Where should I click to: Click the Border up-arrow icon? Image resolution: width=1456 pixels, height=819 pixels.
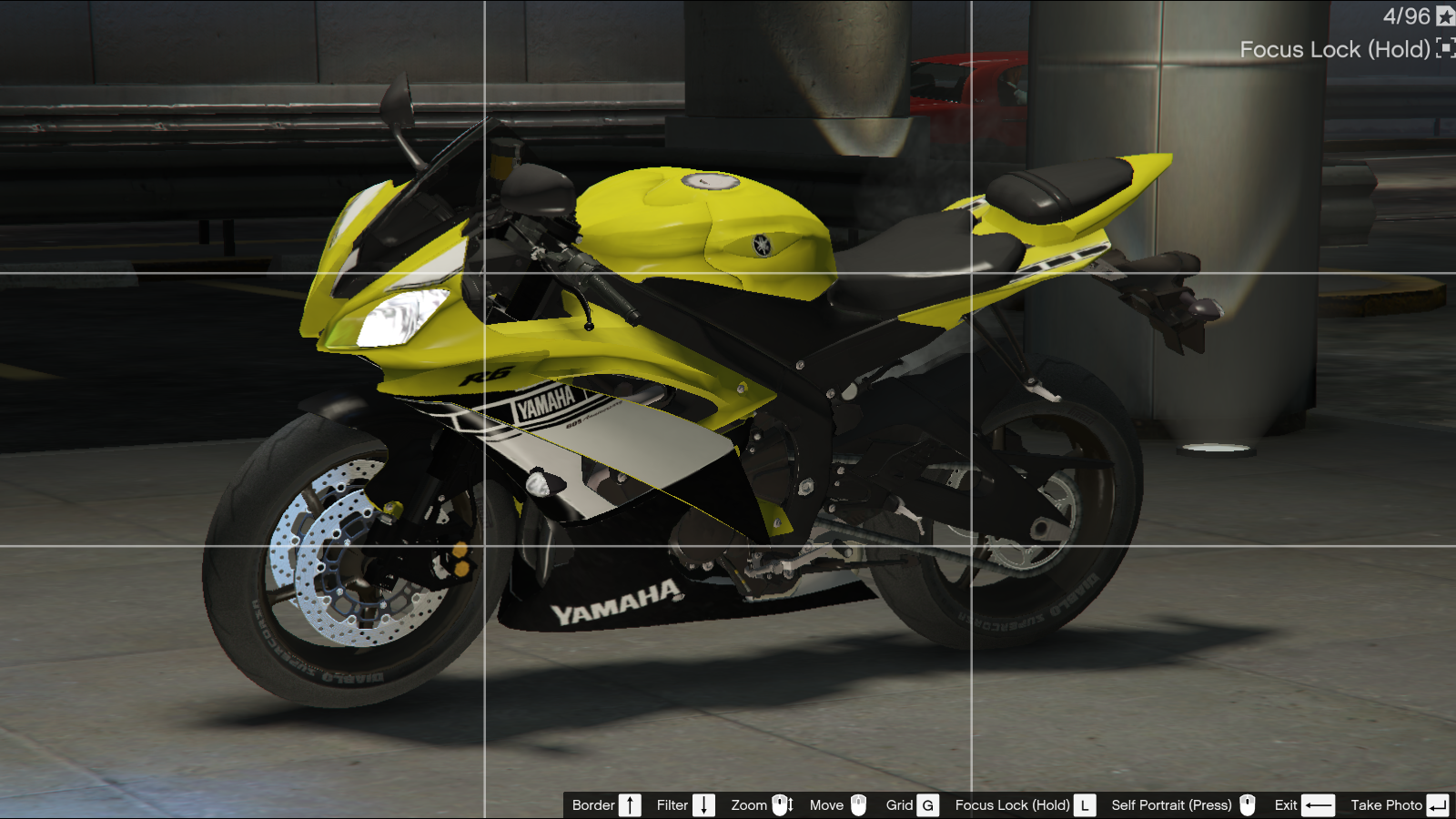[630, 804]
